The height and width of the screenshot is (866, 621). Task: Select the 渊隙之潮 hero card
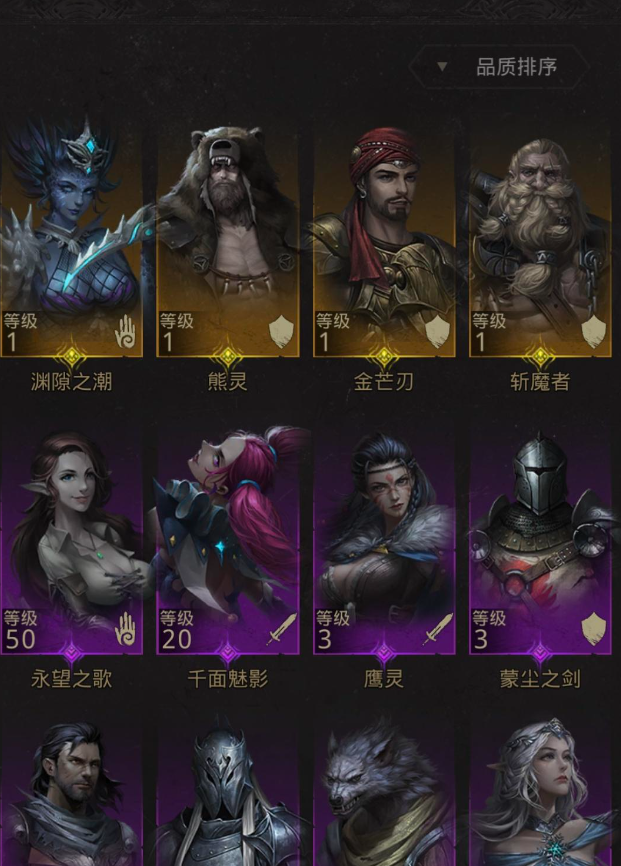pyautogui.click(x=72, y=240)
